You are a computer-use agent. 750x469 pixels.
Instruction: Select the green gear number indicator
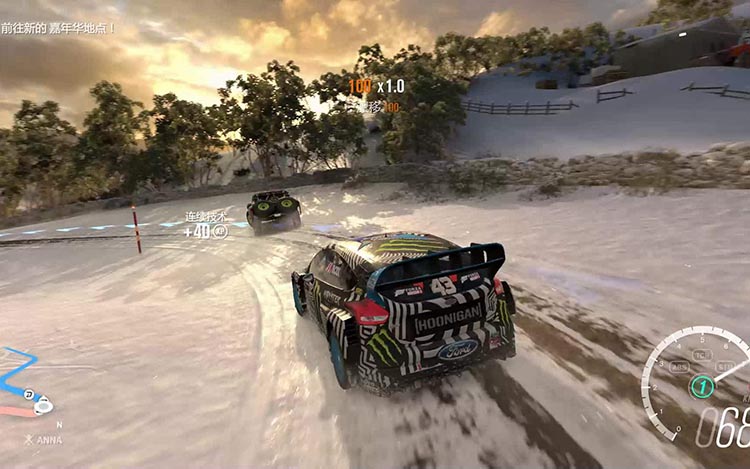click(702, 386)
